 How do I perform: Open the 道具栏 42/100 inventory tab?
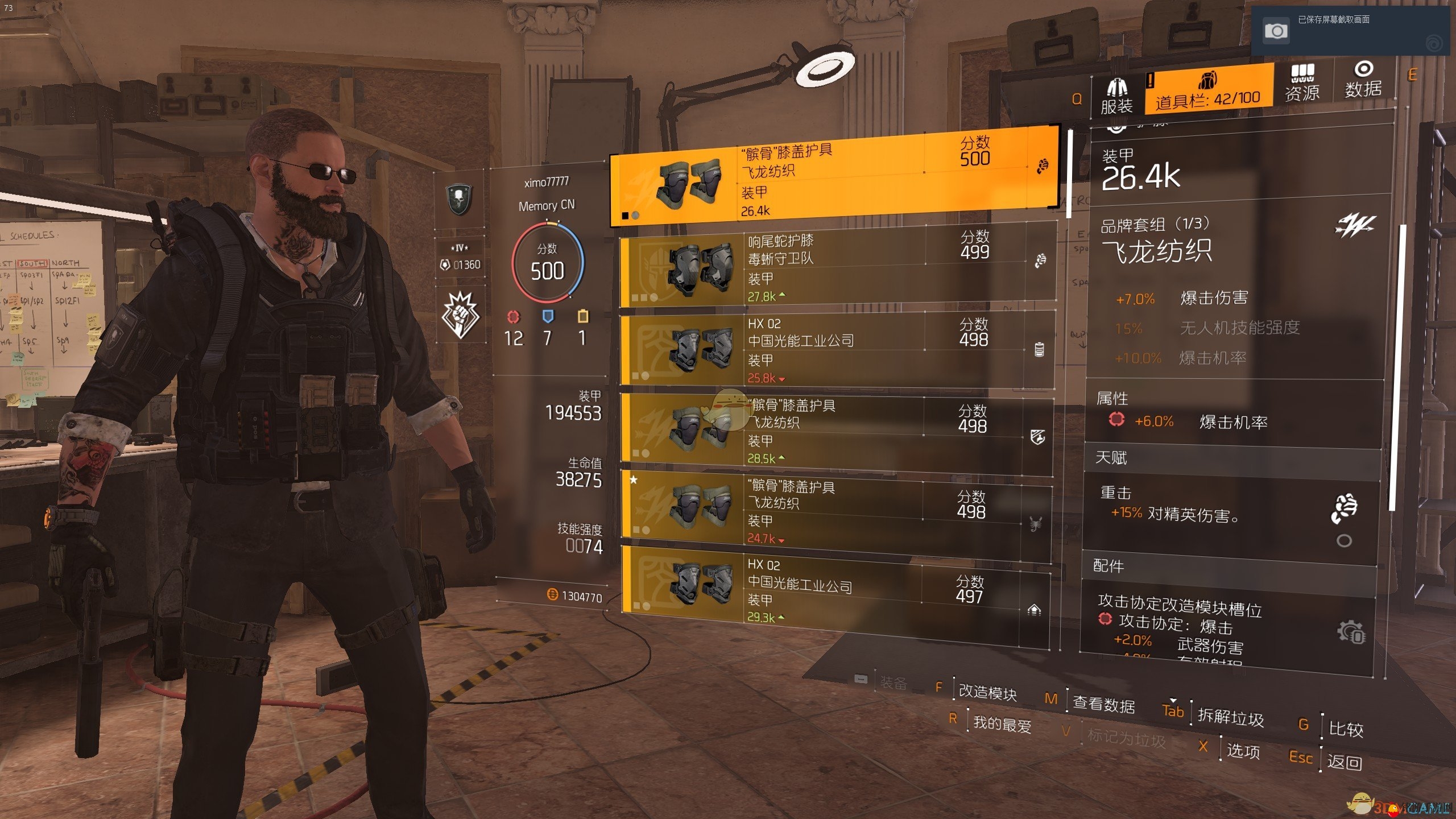click(x=1207, y=90)
